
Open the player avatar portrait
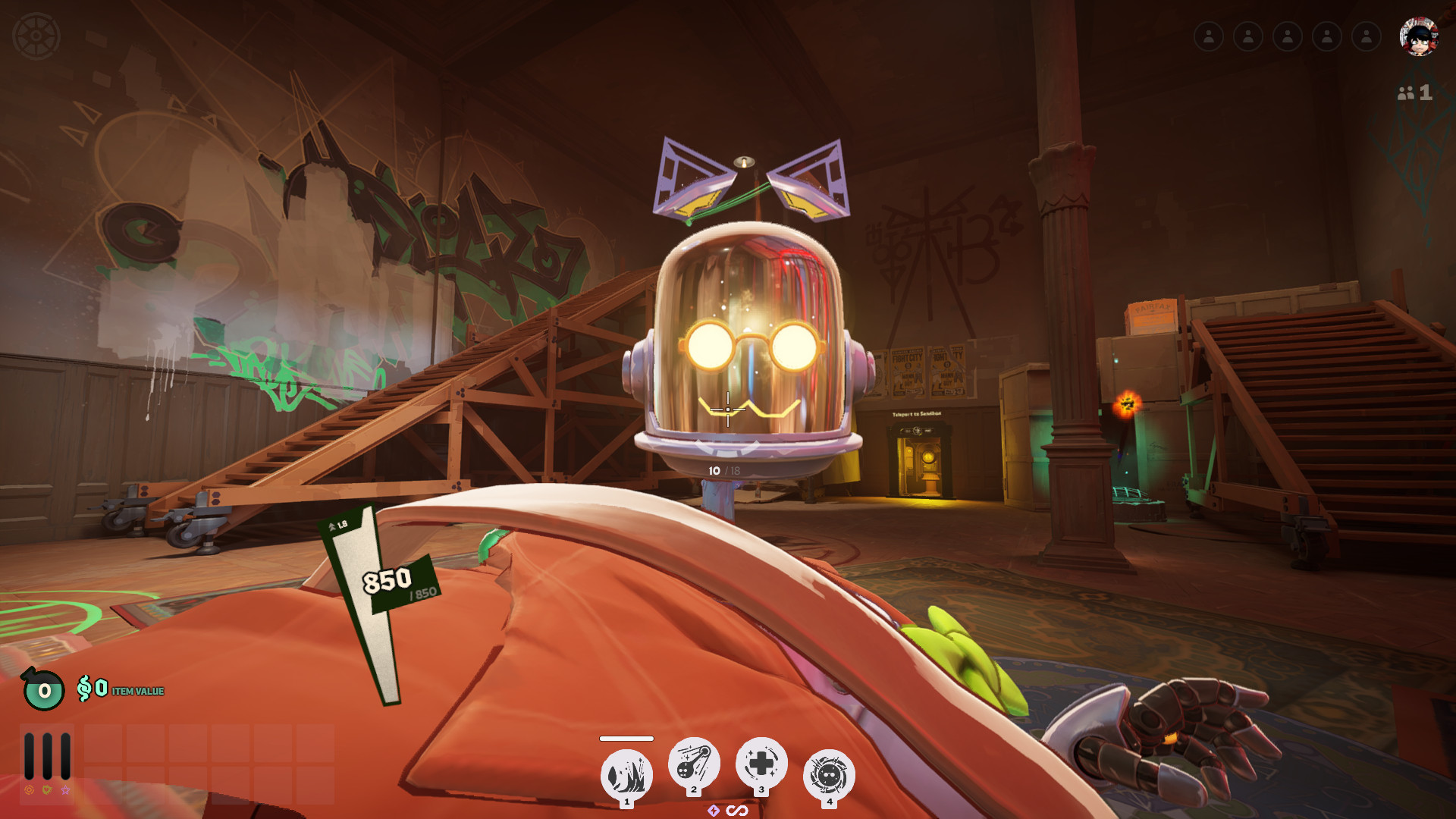1418,36
